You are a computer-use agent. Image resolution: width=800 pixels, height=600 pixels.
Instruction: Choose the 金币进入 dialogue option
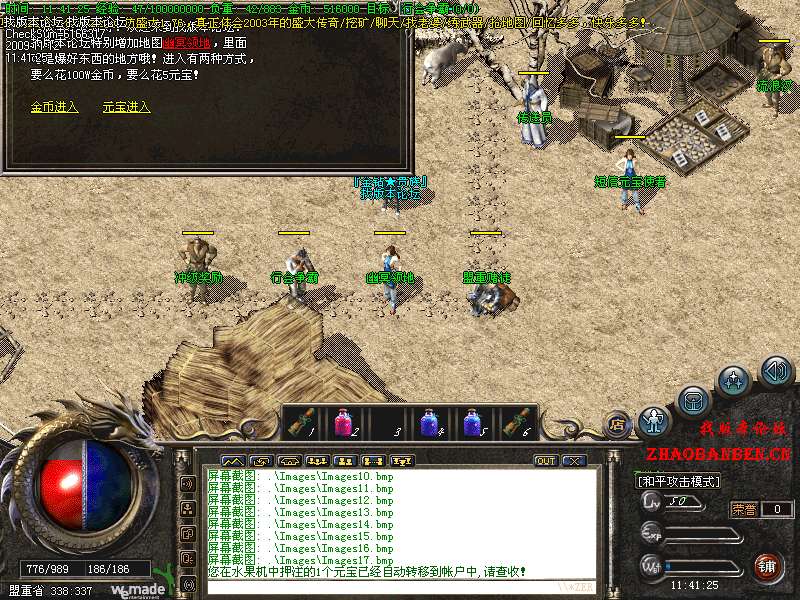(x=54, y=107)
